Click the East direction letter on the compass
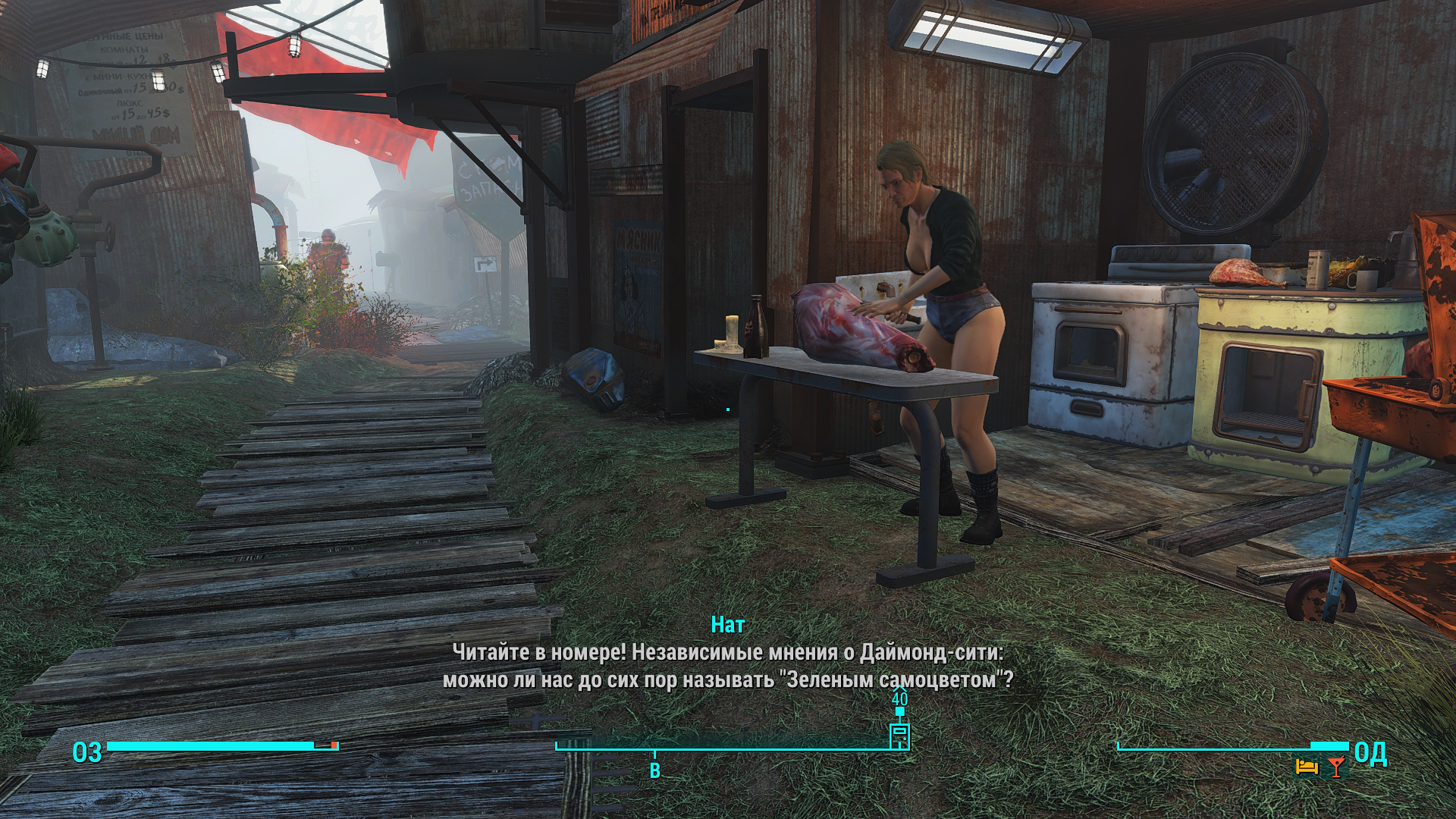Viewport: 1456px width, 819px height. coord(654,770)
